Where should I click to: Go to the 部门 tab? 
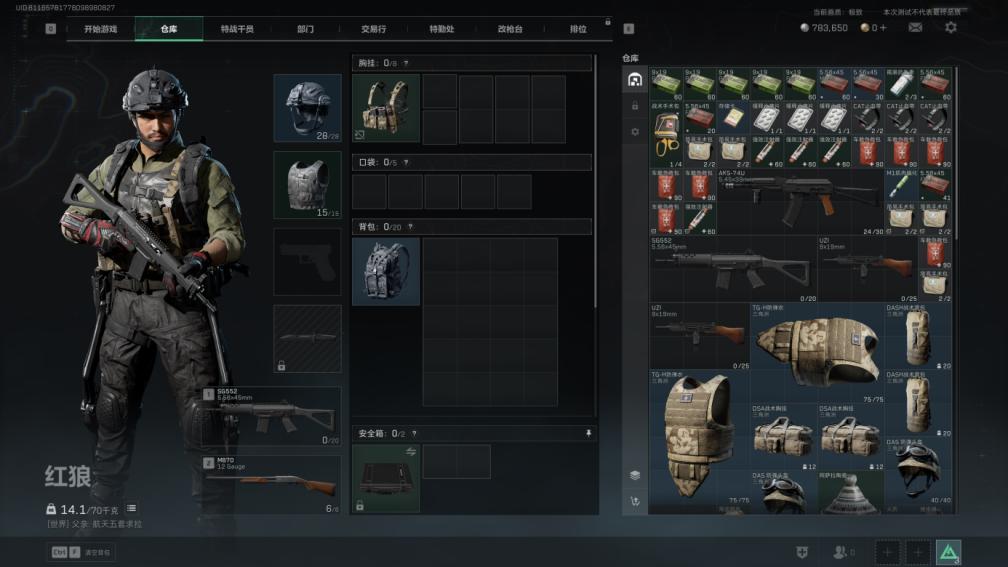pos(305,29)
